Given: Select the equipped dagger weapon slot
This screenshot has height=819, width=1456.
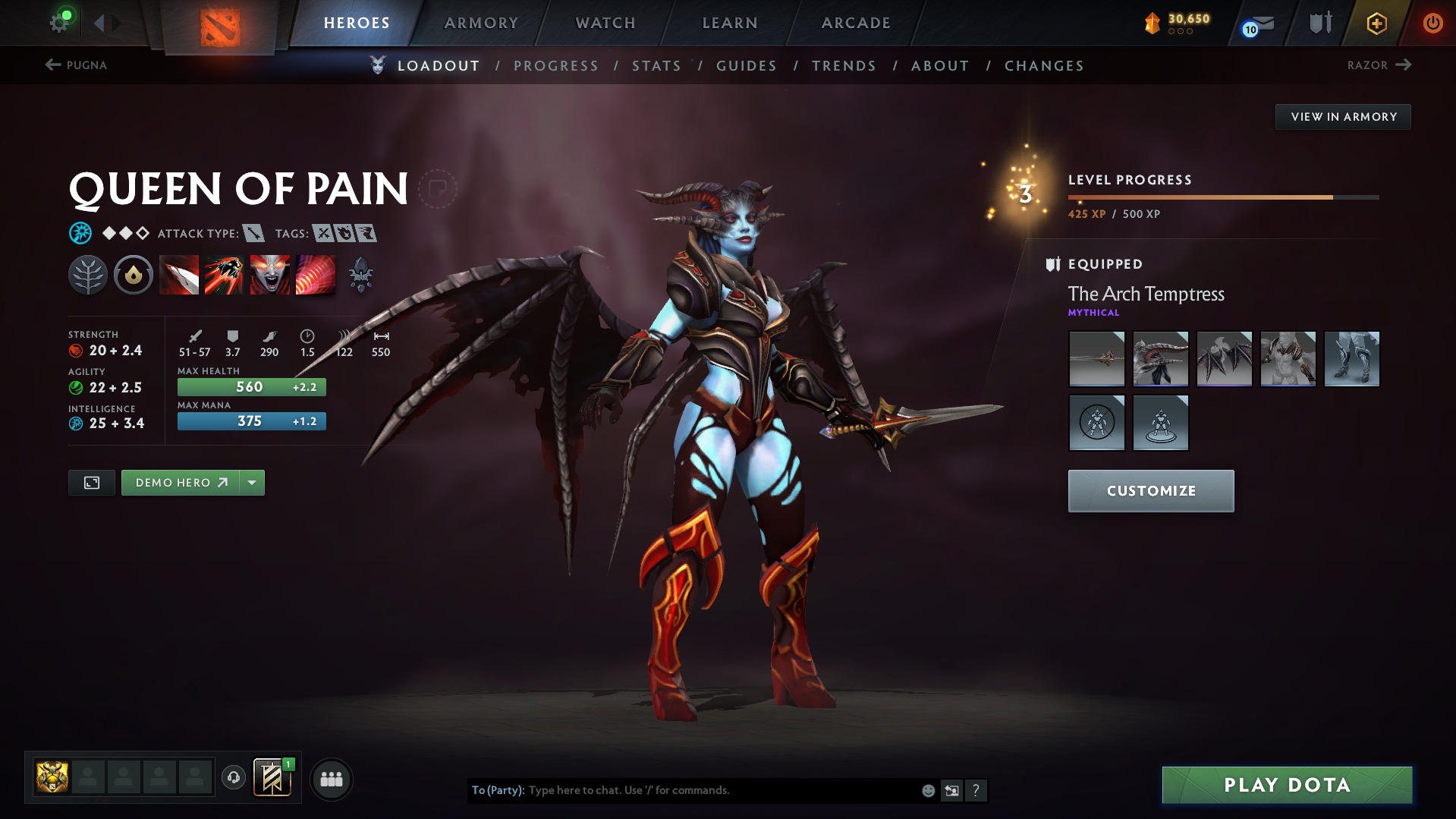Looking at the screenshot, I should [x=1096, y=359].
